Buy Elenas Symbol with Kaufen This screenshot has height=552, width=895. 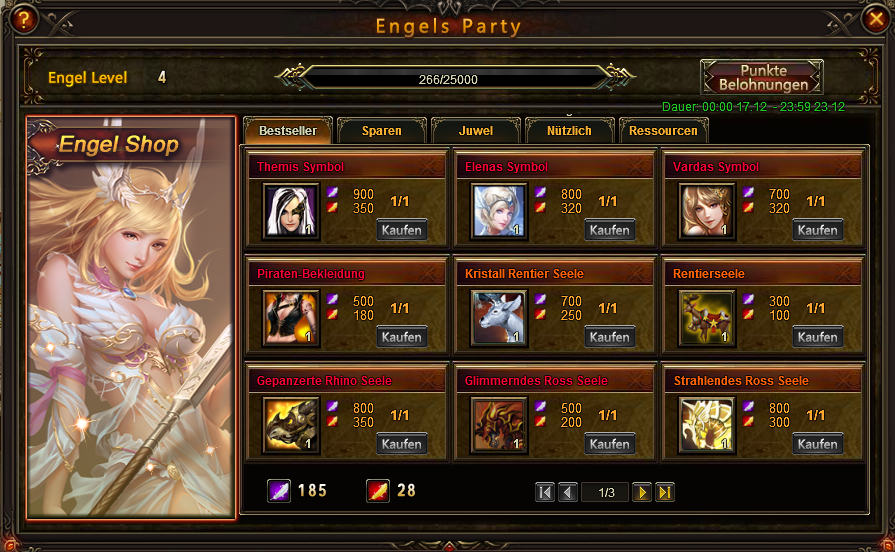pyautogui.click(x=610, y=230)
